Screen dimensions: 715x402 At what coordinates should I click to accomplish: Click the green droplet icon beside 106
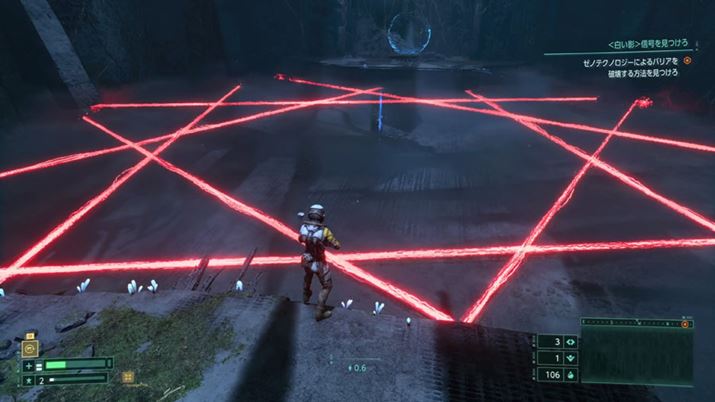572,375
